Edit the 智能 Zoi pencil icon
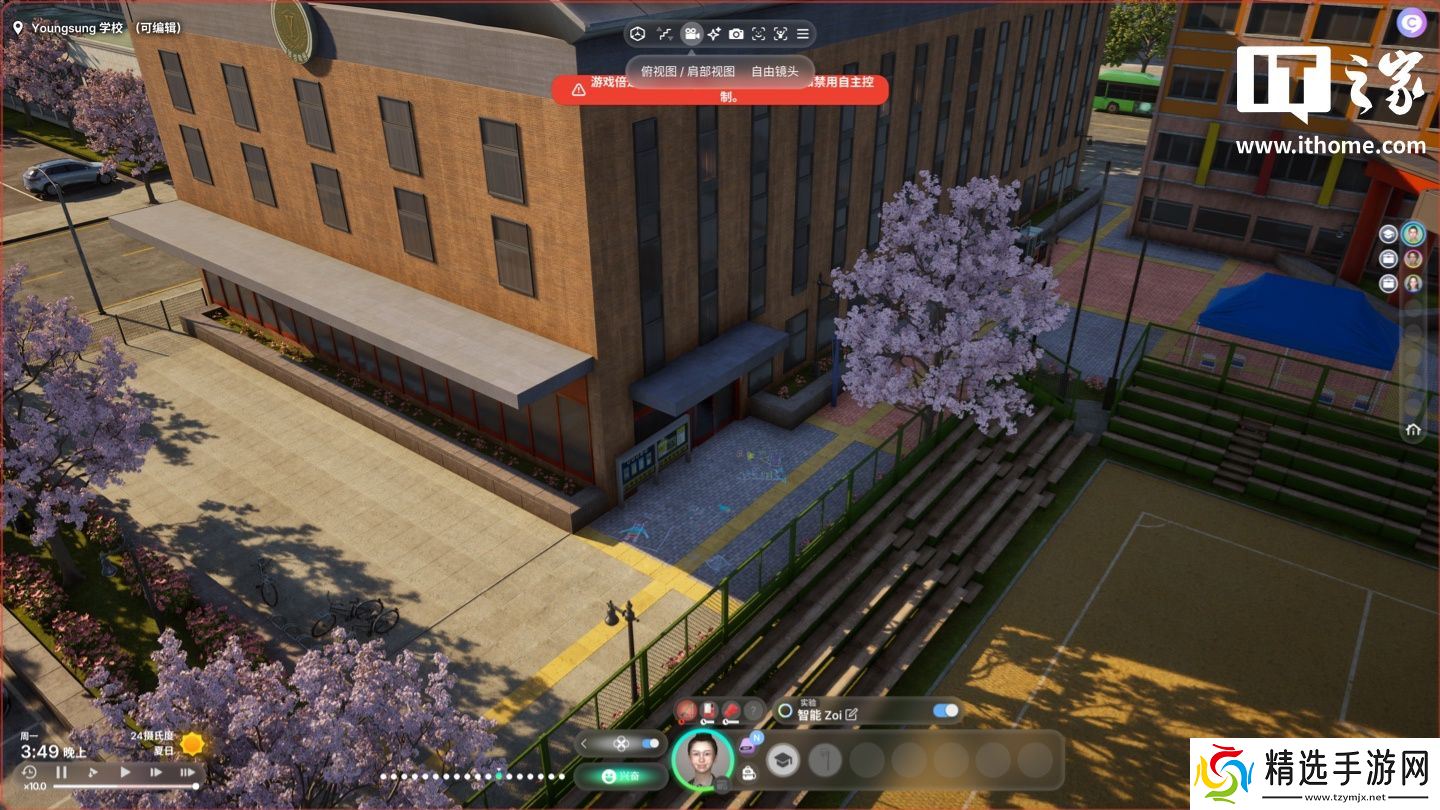Screen dimensions: 1440x810 851,715
